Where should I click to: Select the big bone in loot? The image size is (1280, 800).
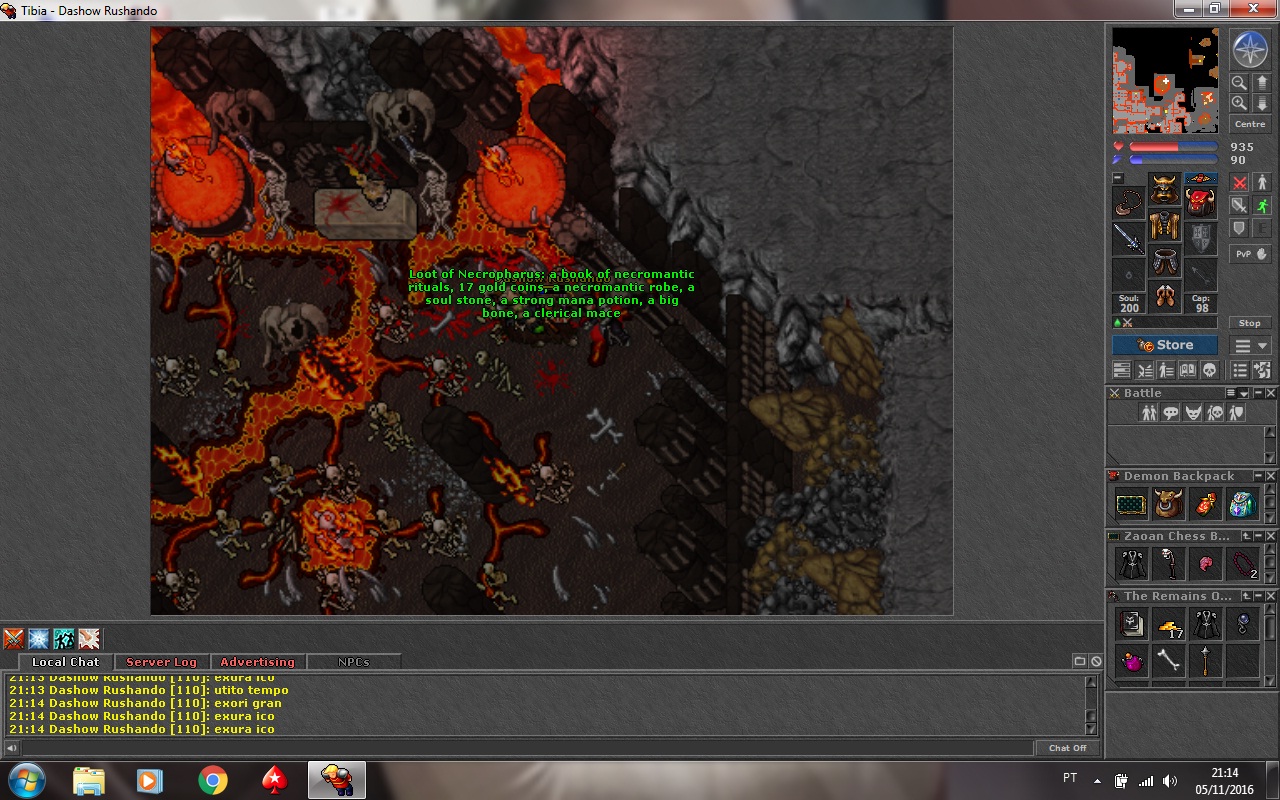1168,661
